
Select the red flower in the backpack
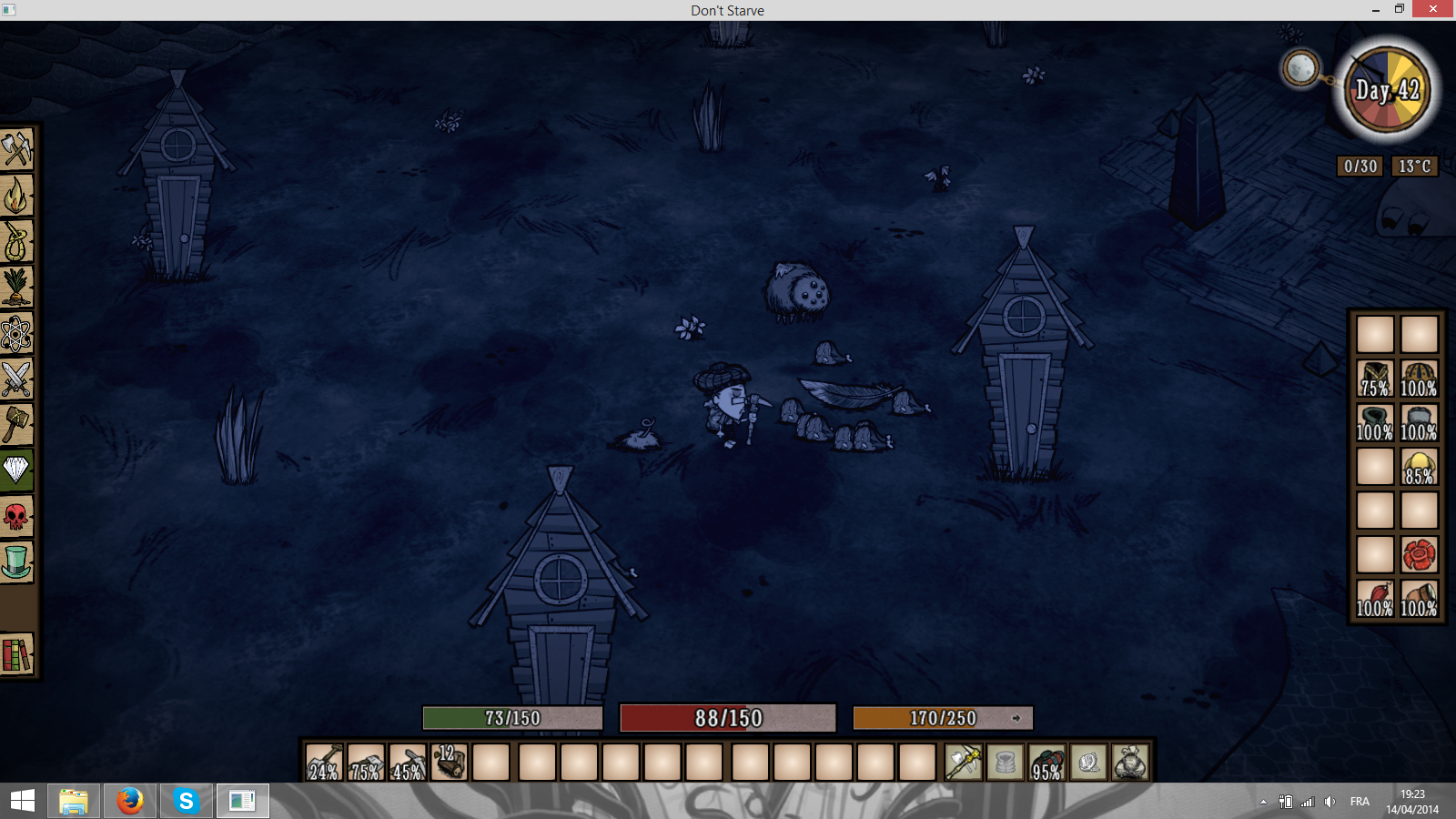pyautogui.click(x=1419, y=554)
